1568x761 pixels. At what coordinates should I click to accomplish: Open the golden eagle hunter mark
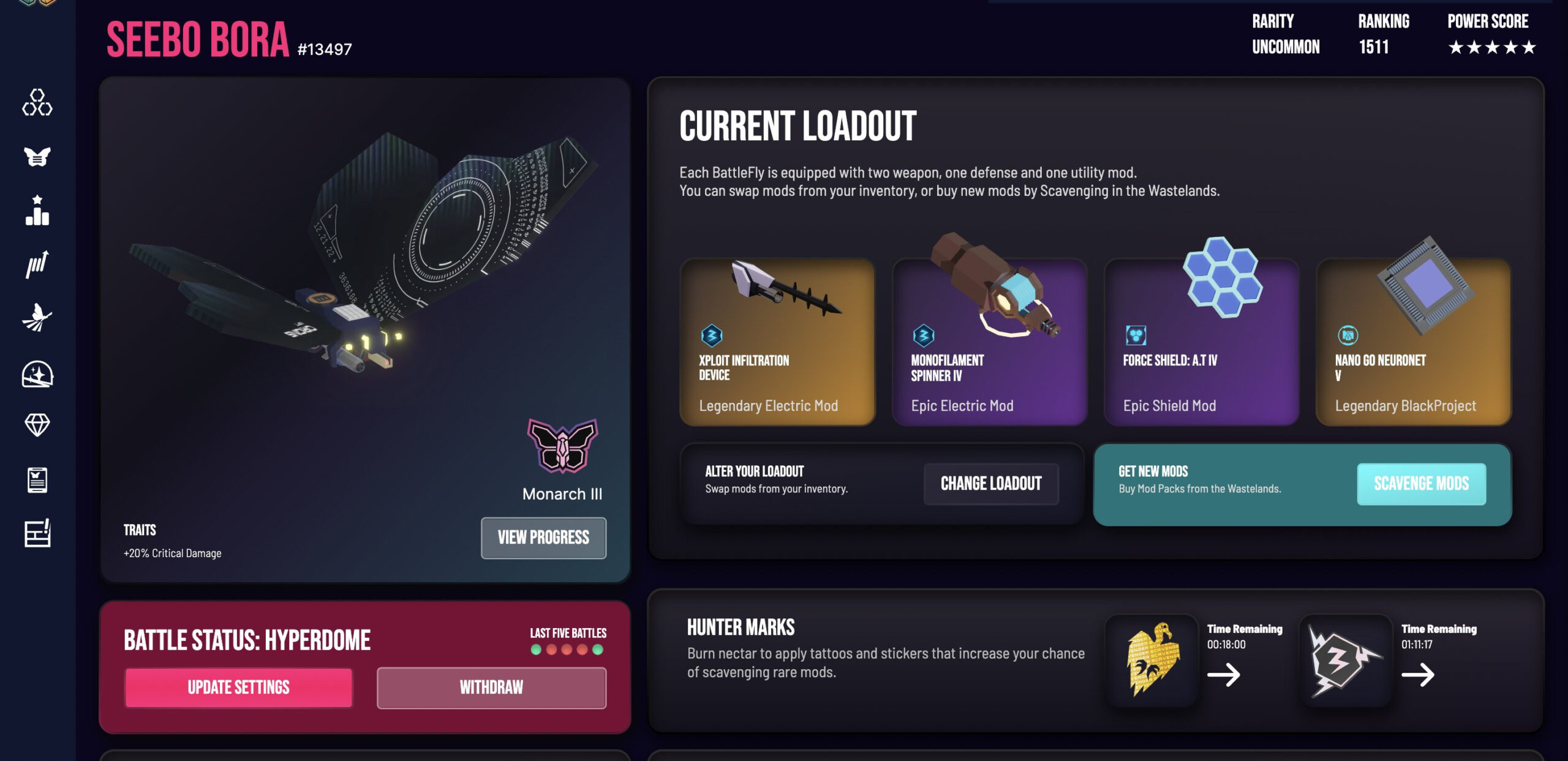pyautogui.click(x=1152, y=661)
